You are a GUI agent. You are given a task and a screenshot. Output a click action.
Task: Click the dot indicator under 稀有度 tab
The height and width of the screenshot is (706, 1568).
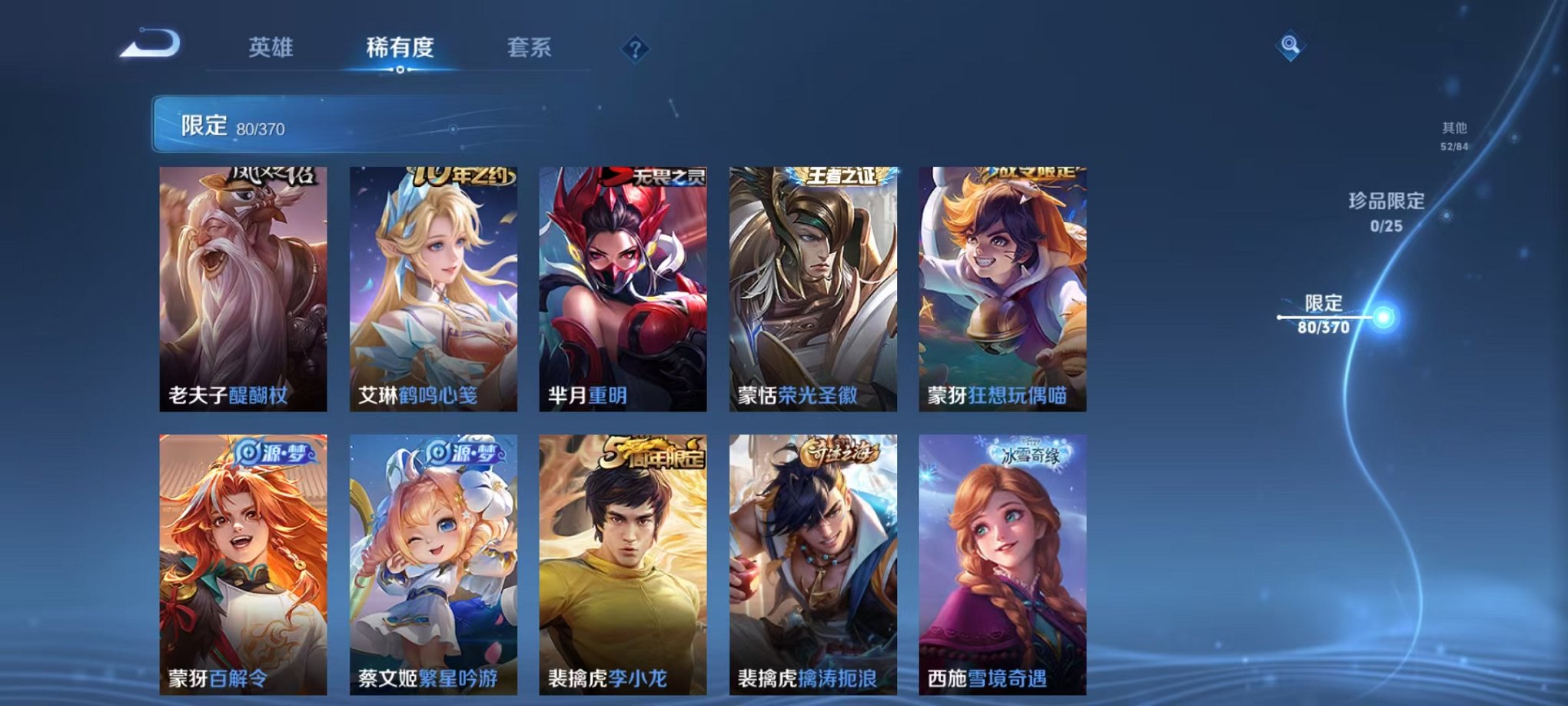pyautogui.click(x=400, y=72)
